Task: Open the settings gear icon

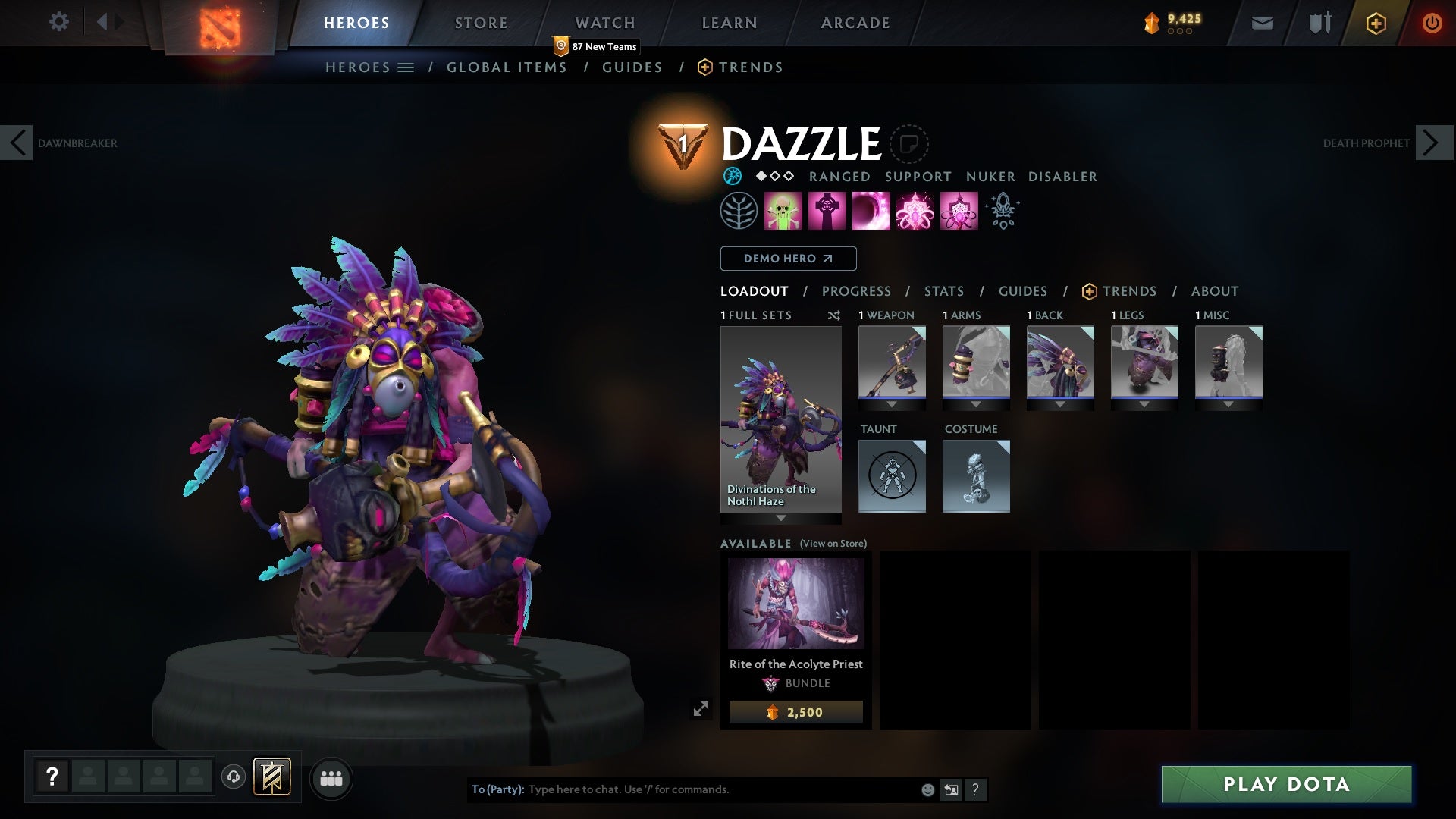Action: 59,22
